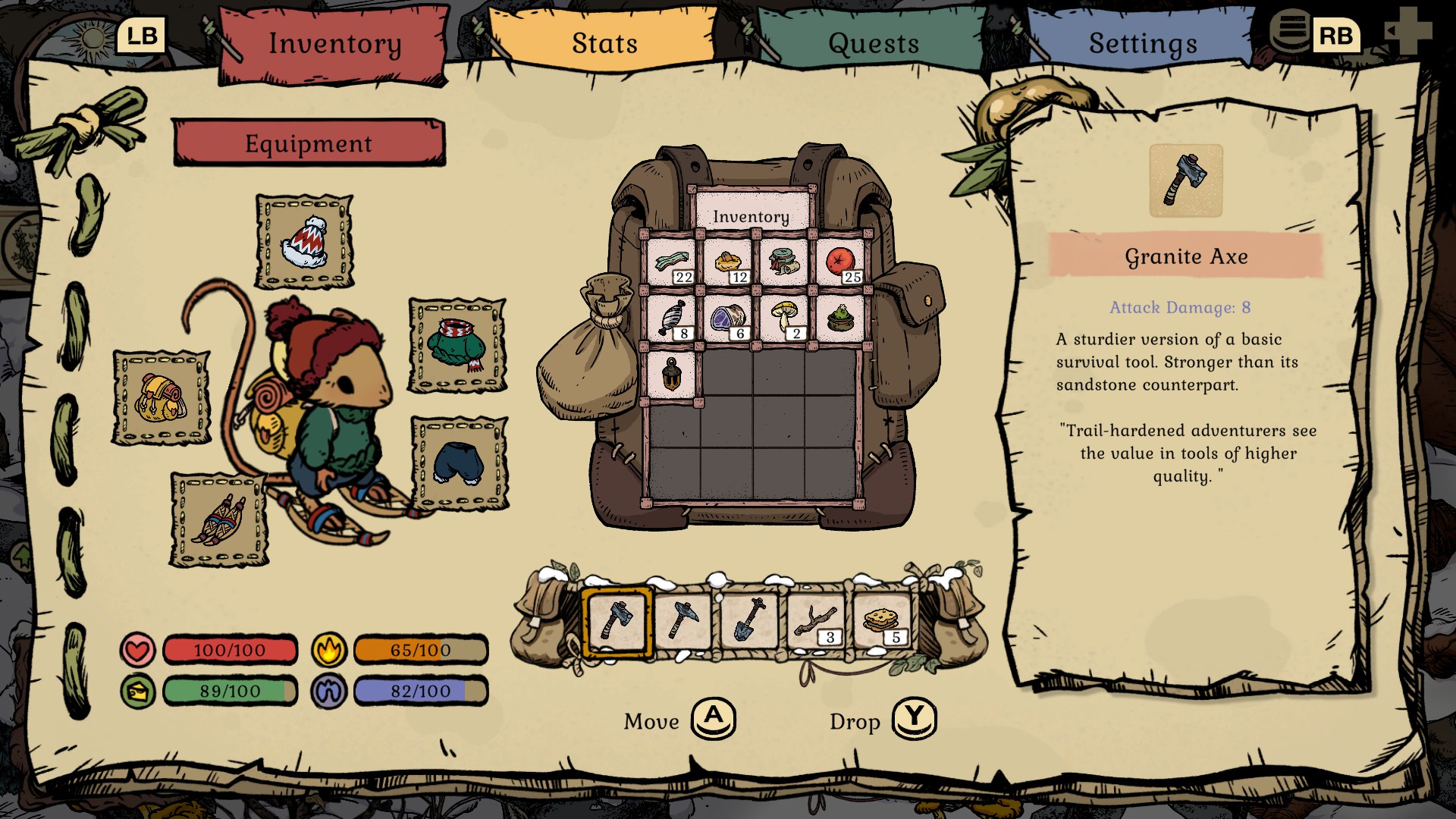Select the jar and scroll item
This screenshot has width=1456, height=819.
[x=784, y=262]
